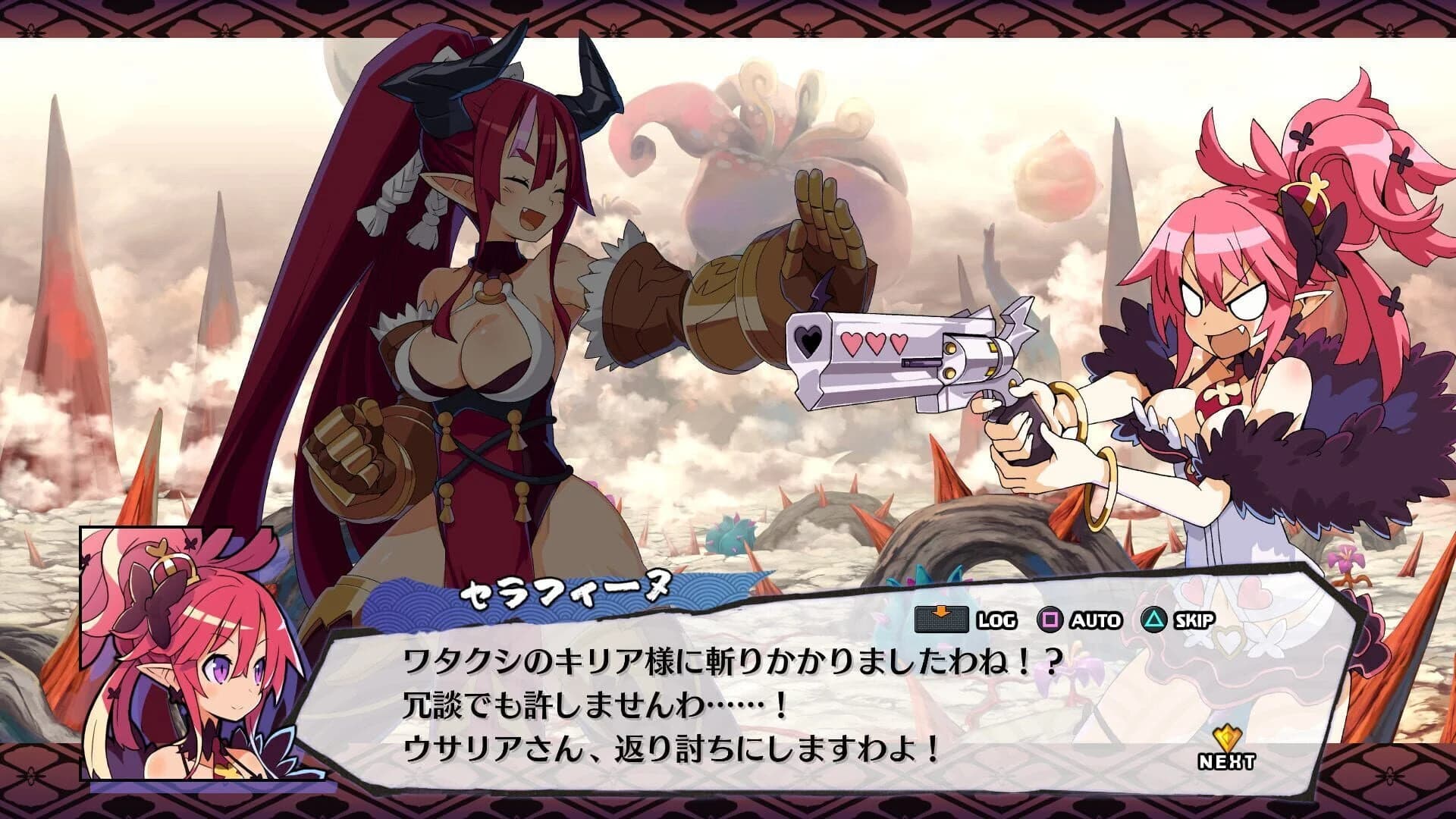Open the message history via LOG

coord(999,620)
